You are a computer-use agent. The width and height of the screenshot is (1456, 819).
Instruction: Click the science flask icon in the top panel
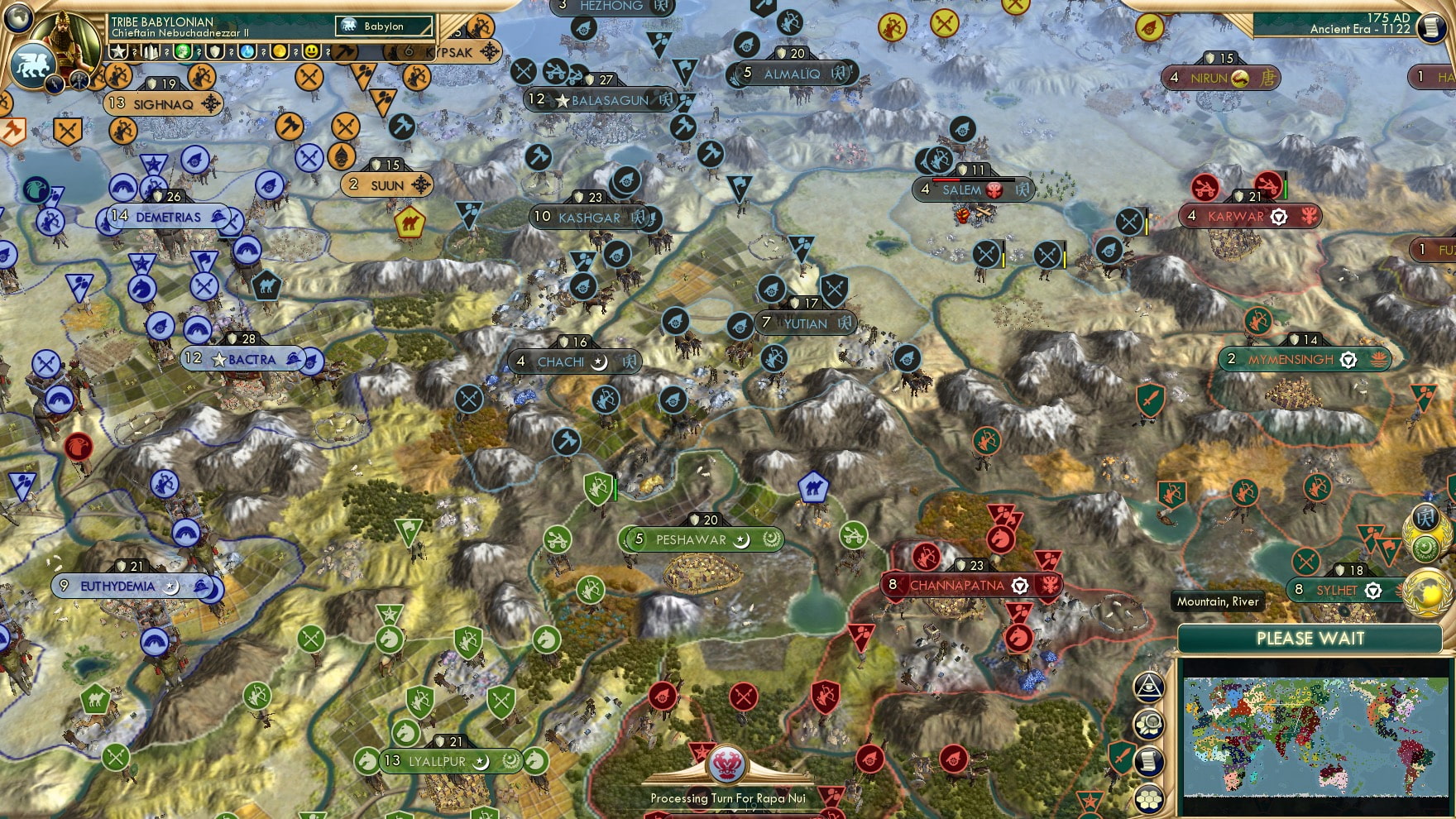tap(247, 52)
